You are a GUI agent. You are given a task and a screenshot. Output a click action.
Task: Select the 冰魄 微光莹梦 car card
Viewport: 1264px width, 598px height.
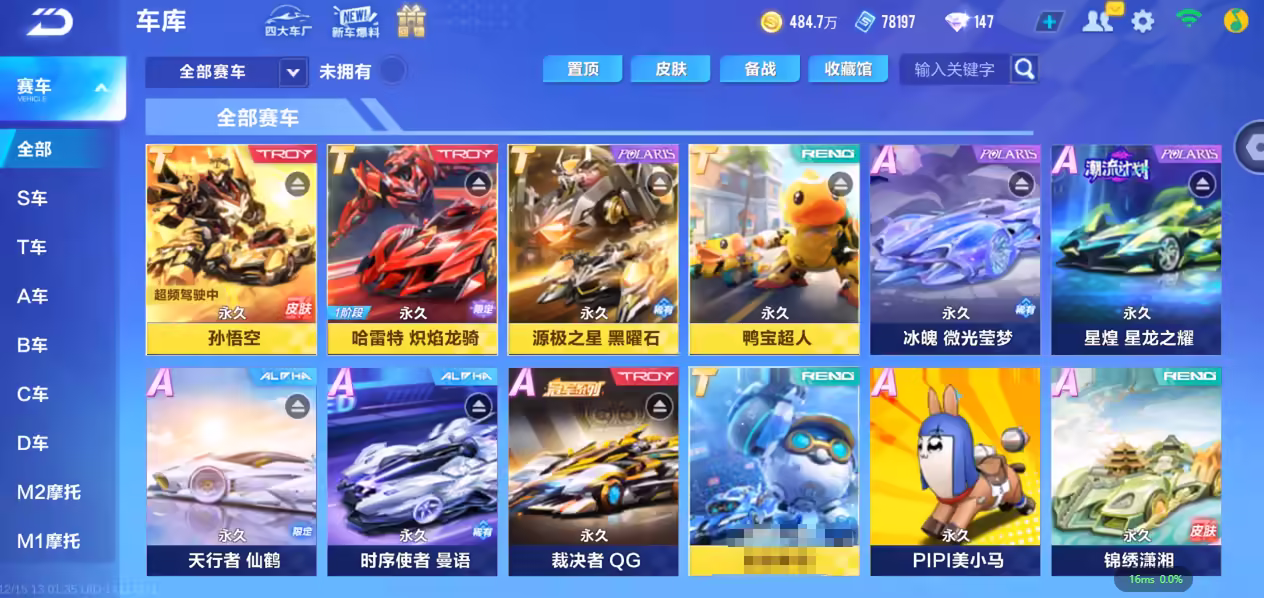click(x=954, y=249)
